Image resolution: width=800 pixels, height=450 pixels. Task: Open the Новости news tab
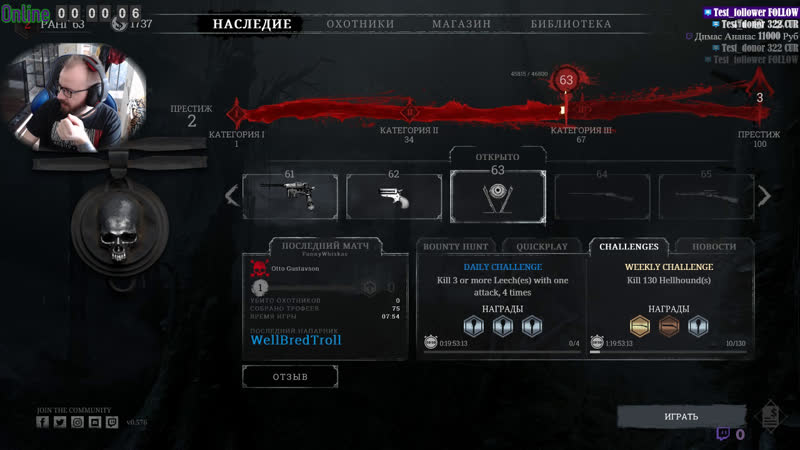click(715, 246)
